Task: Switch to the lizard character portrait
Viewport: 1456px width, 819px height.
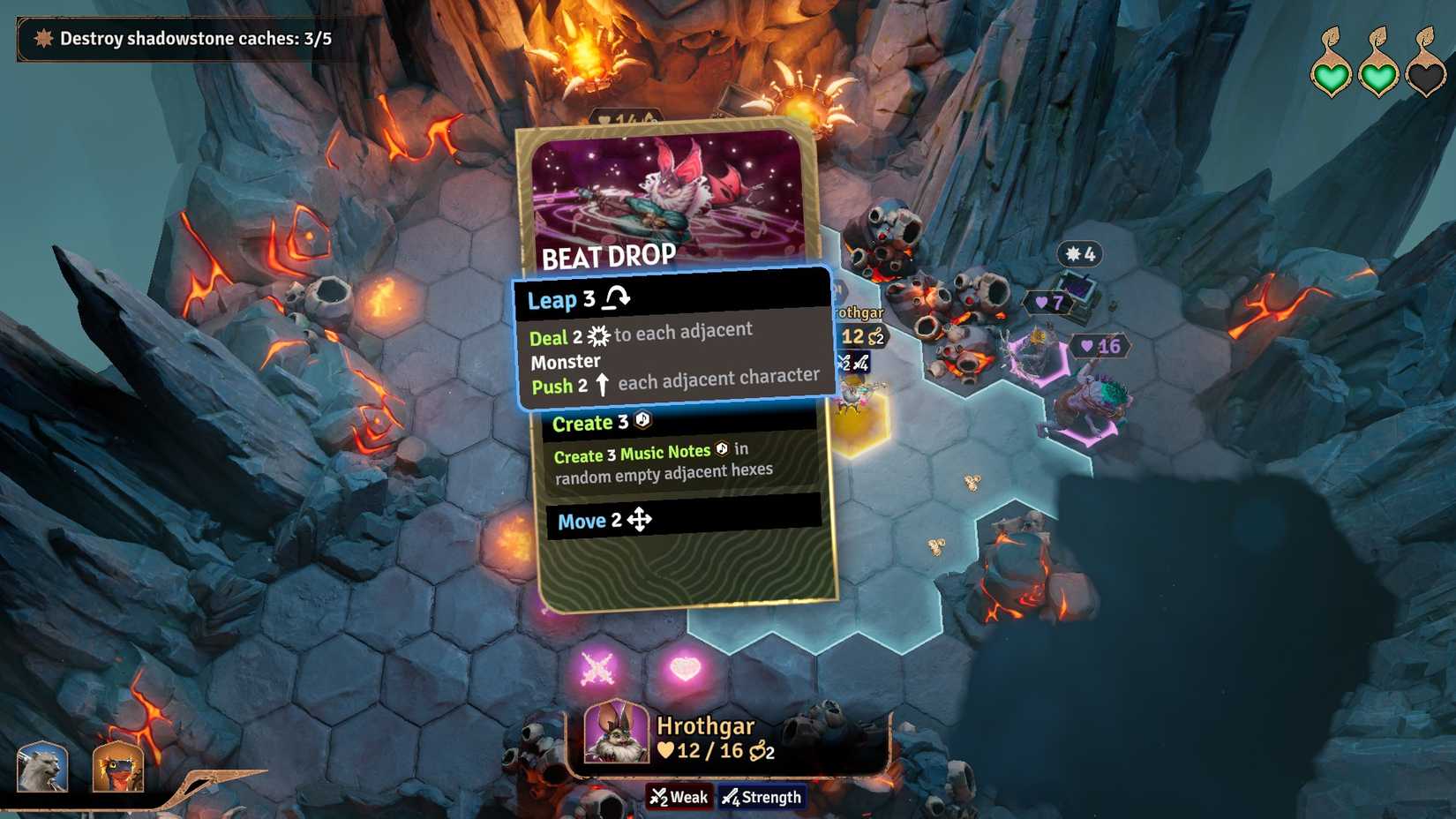Action: [117, 766]
